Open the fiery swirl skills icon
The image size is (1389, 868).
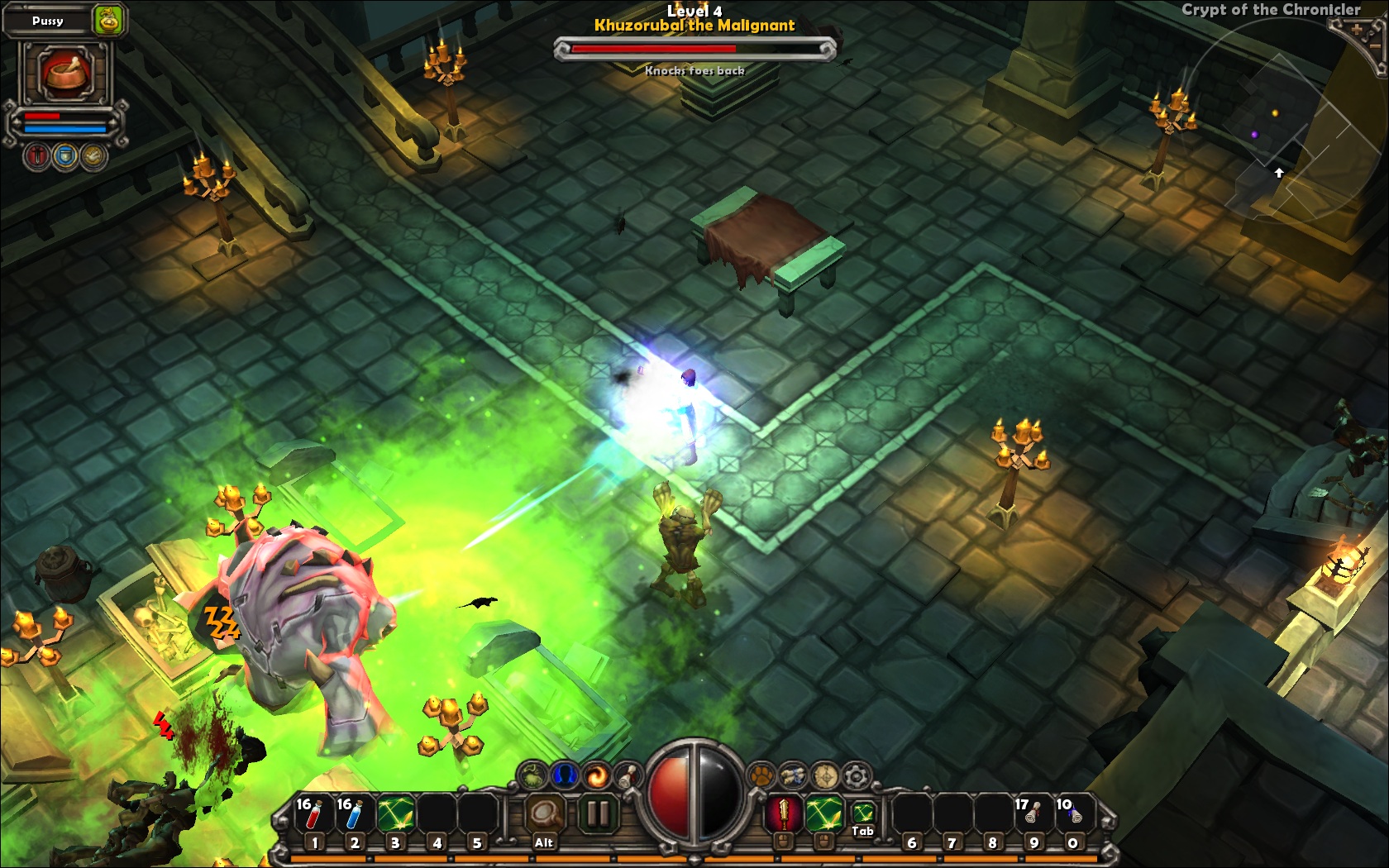[595, 775]
